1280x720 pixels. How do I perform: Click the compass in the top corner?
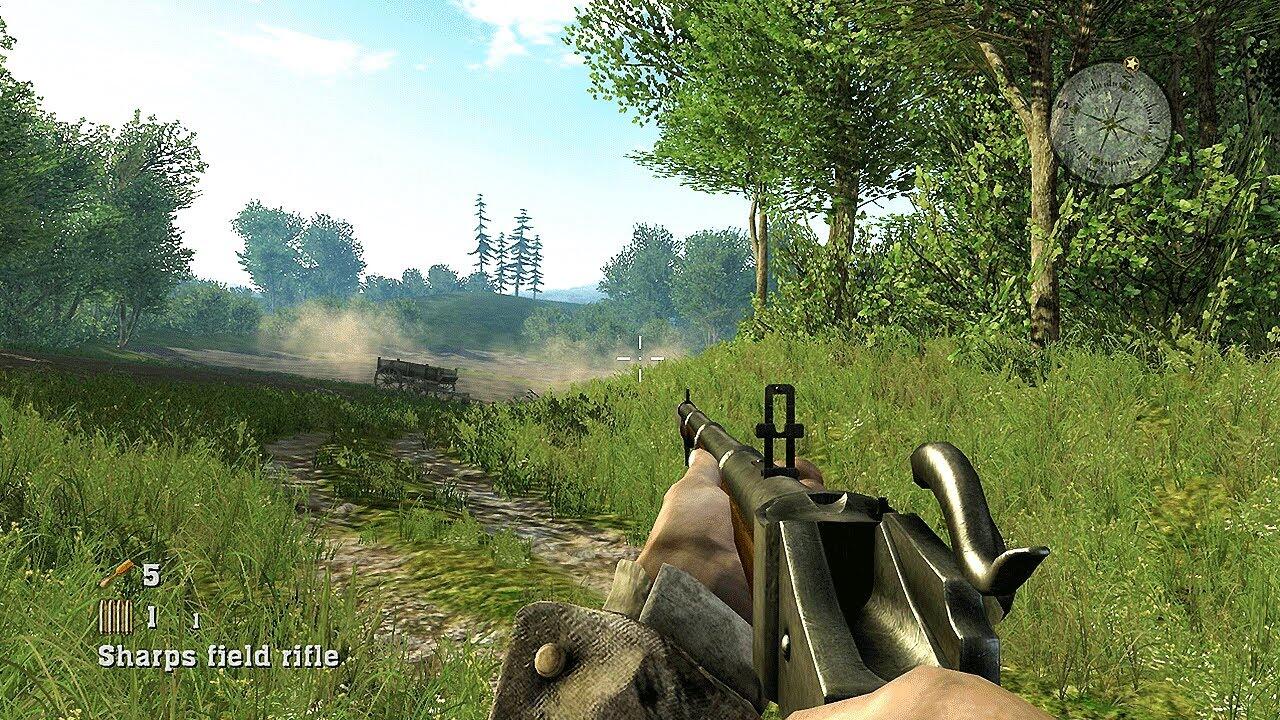(x=1110, y=123)
